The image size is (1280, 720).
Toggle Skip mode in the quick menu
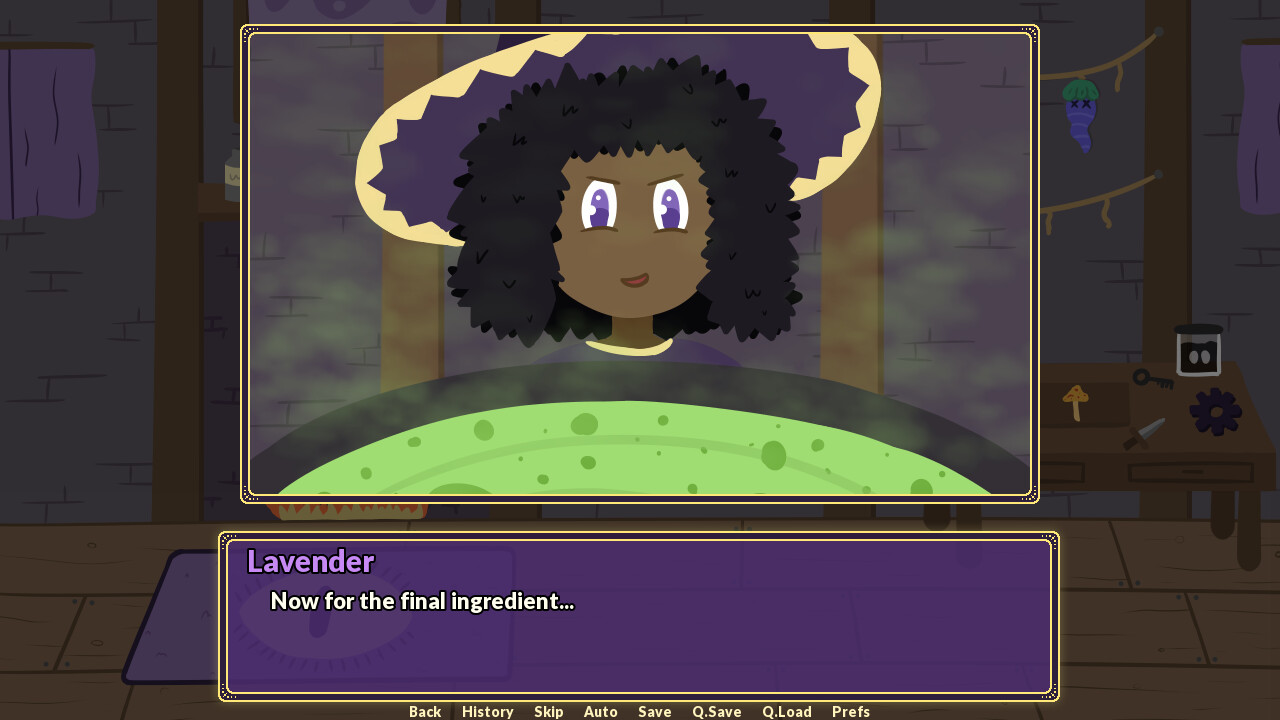pos(548,711)
